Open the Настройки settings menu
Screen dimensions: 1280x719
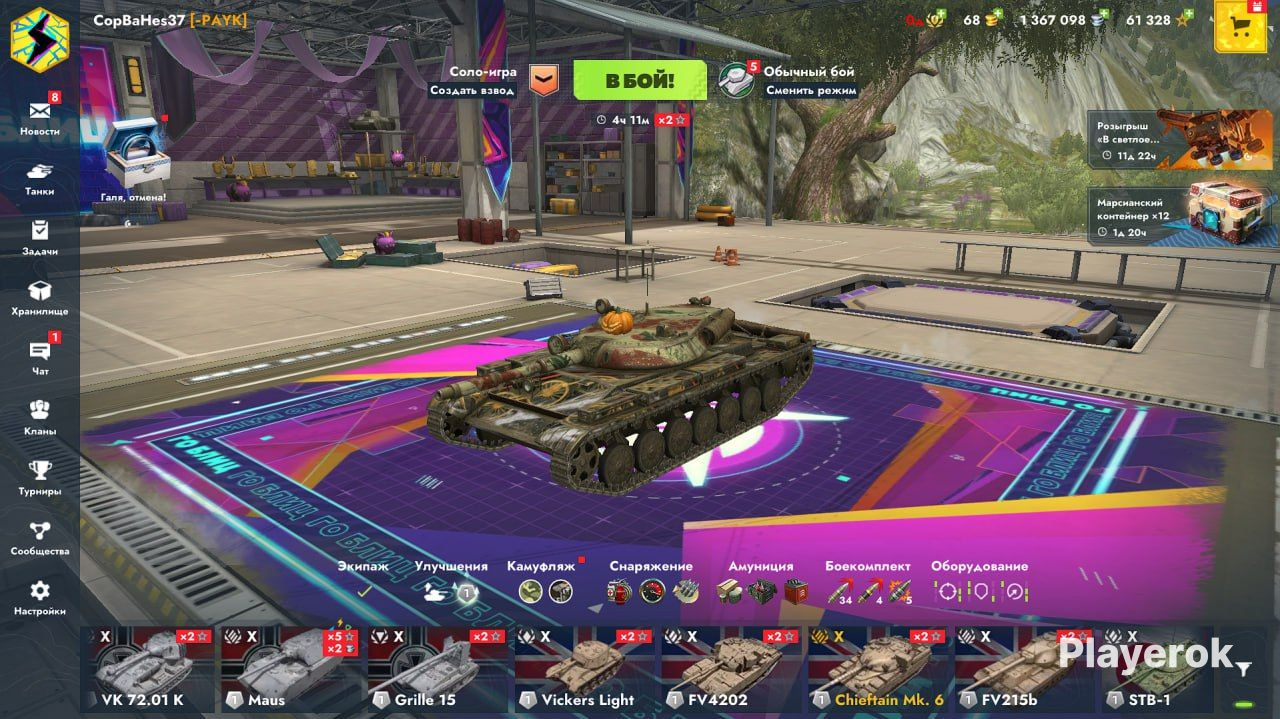tap(40, 597)
